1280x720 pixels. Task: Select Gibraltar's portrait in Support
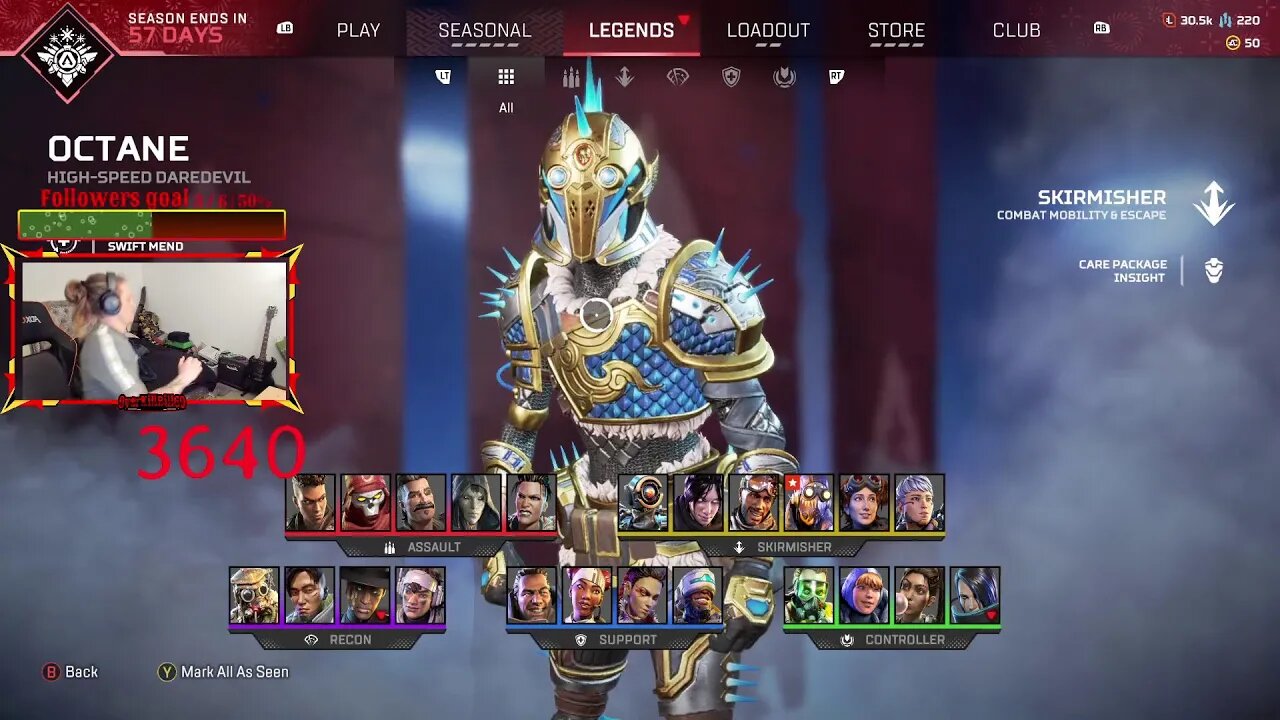click(531, 596)
